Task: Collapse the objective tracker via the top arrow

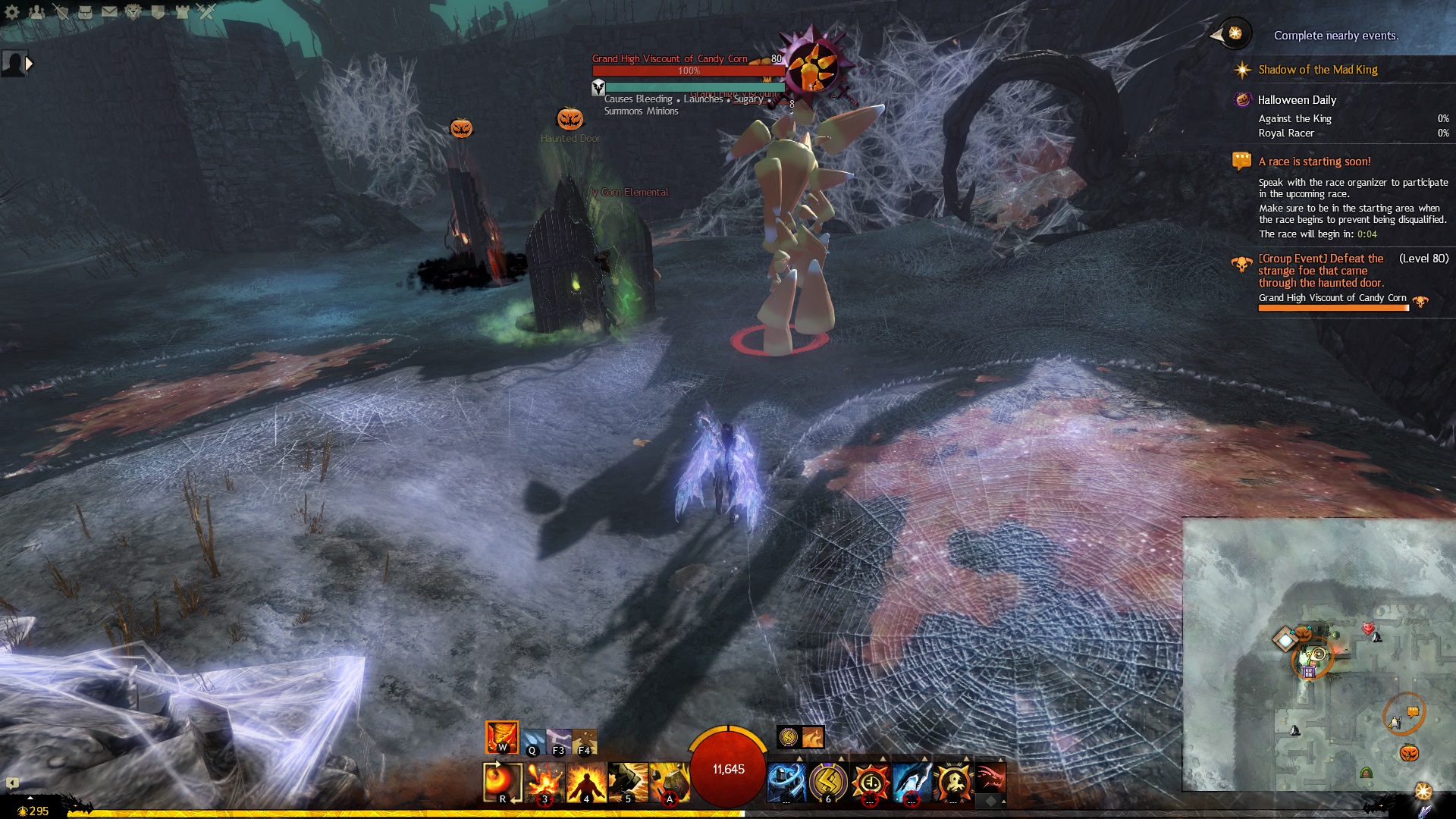Action: 1217,35
